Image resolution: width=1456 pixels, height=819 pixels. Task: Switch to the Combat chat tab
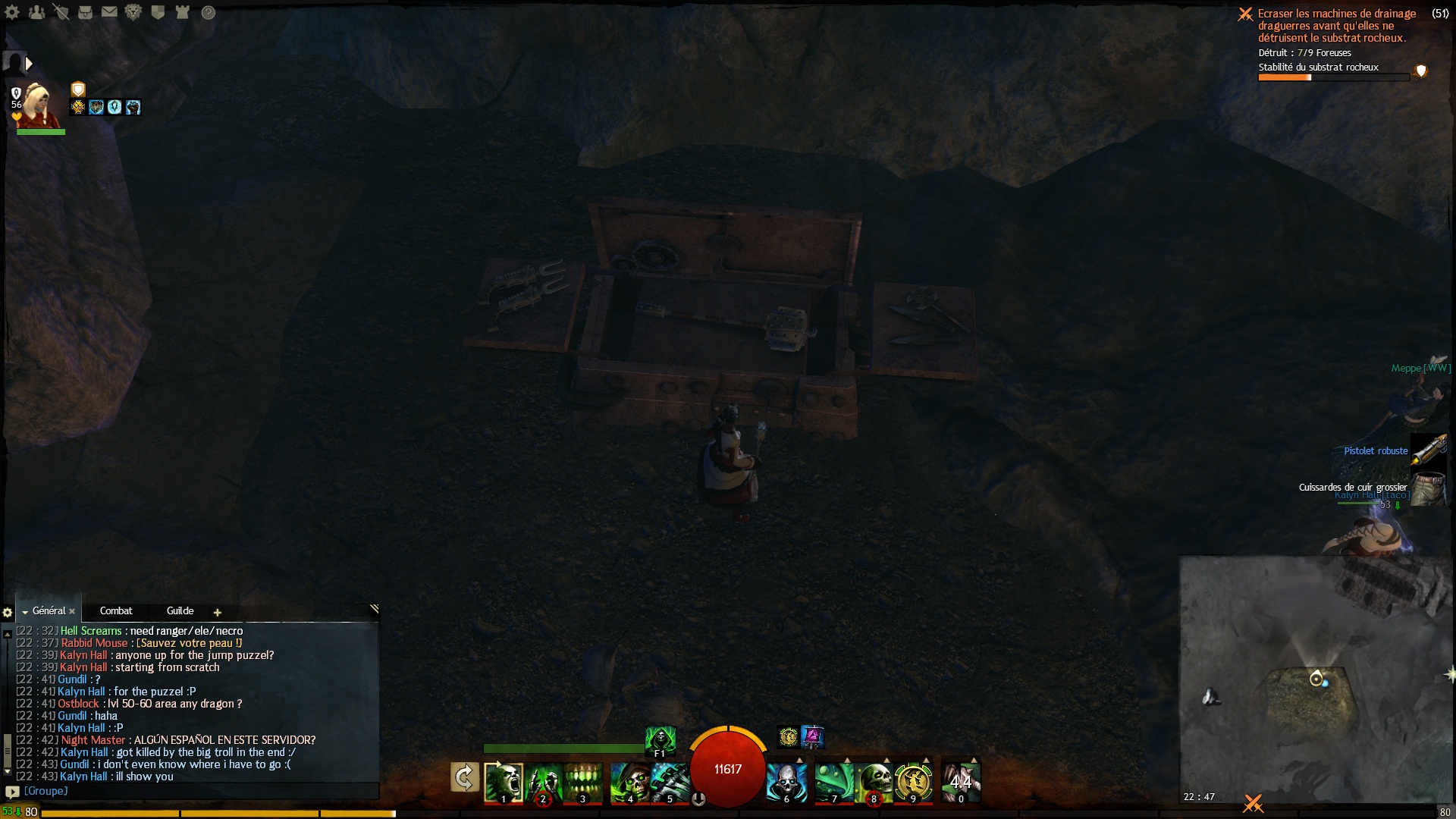coord(116,611)
